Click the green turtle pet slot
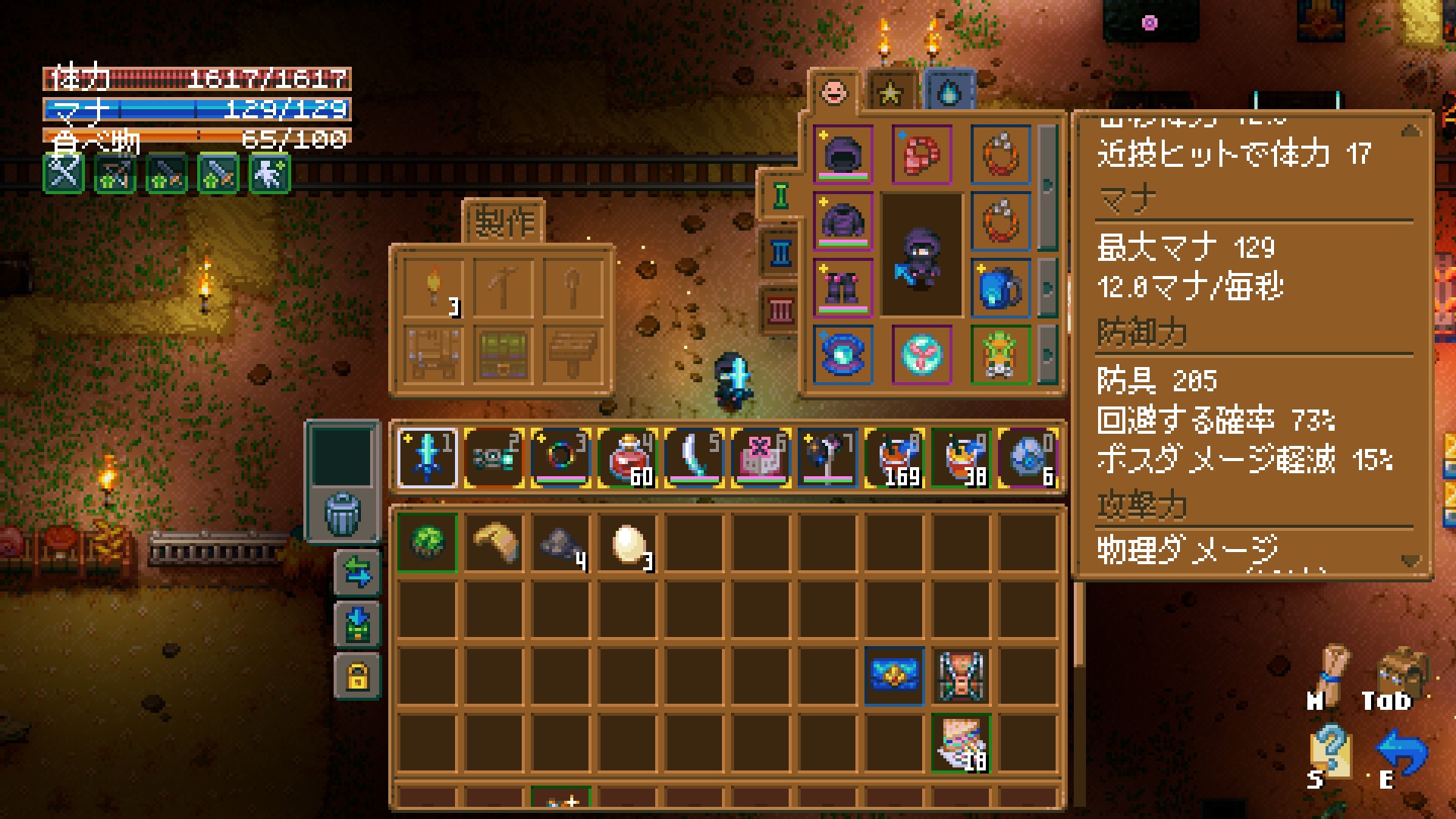The image size is (1456, 819). pyautogui.click(x=1000, y=355)
